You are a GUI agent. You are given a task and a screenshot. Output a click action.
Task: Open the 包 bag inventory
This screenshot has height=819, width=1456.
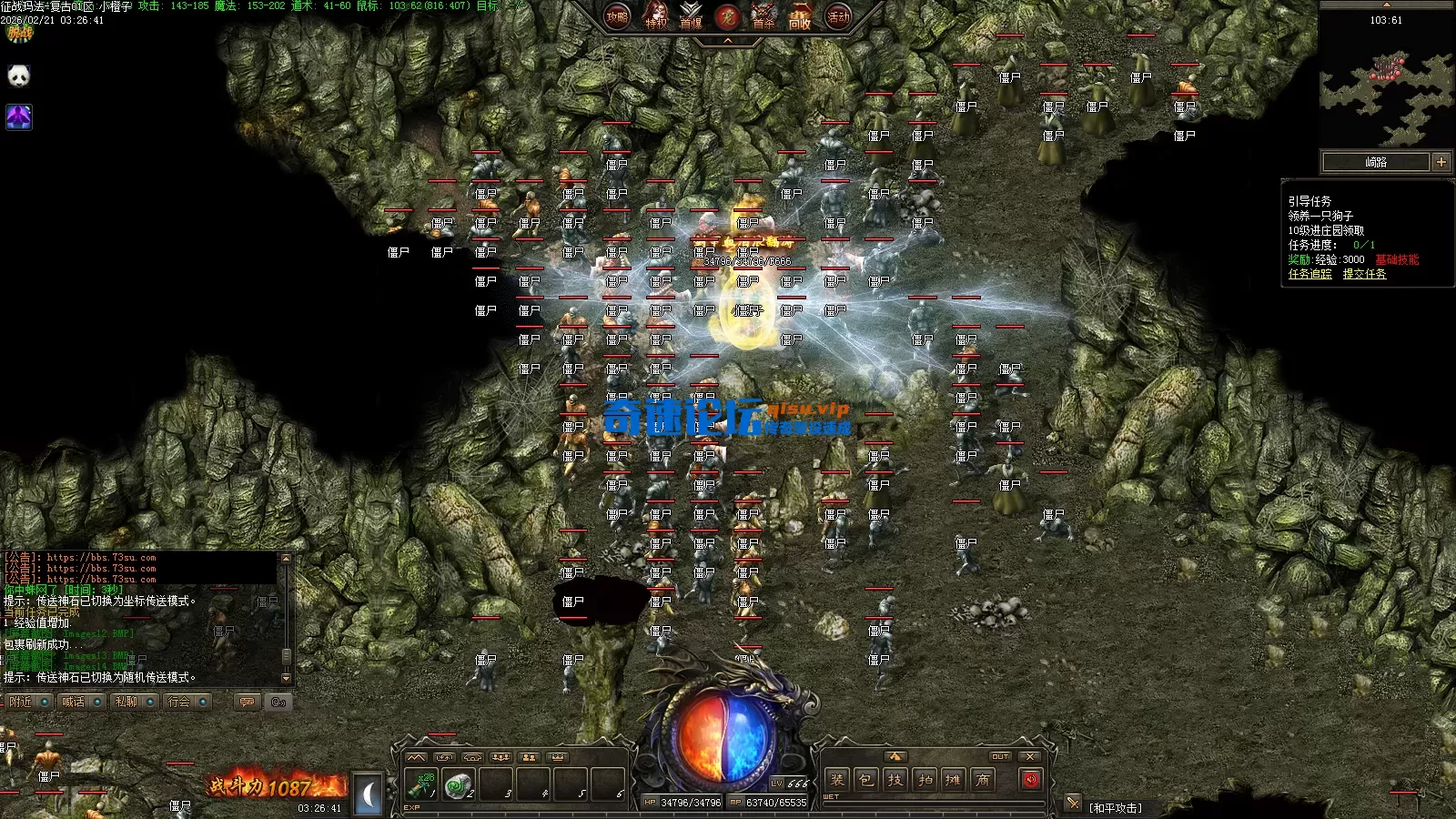pos(866,780)
